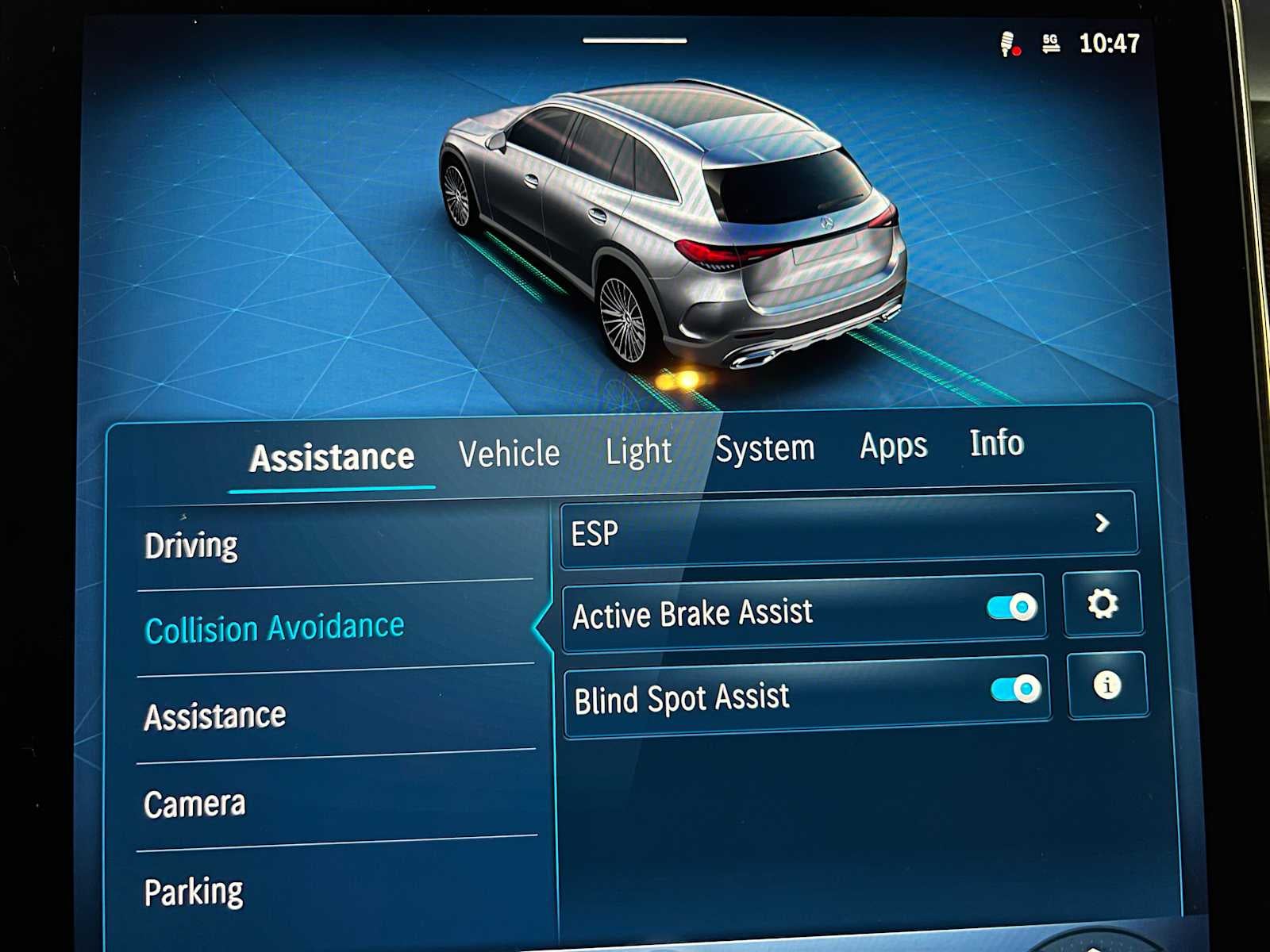Open Active Brake Assist settings gear

pos(1104,605)
